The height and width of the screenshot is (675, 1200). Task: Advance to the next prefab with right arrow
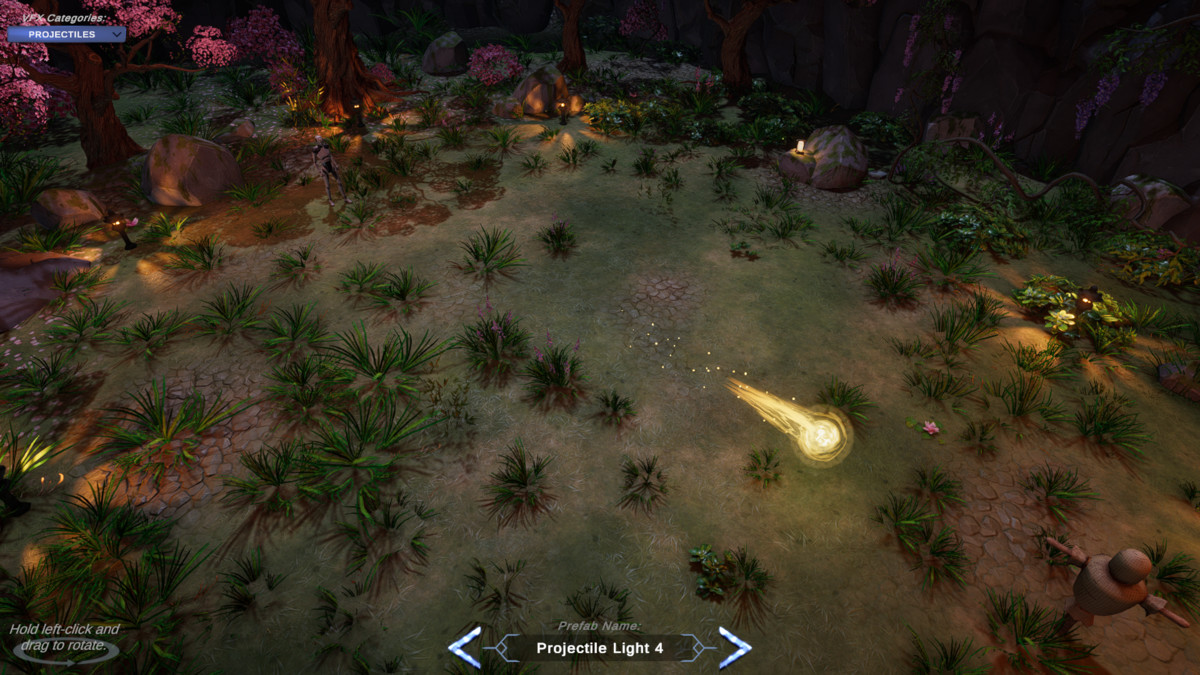click(734, 647)
